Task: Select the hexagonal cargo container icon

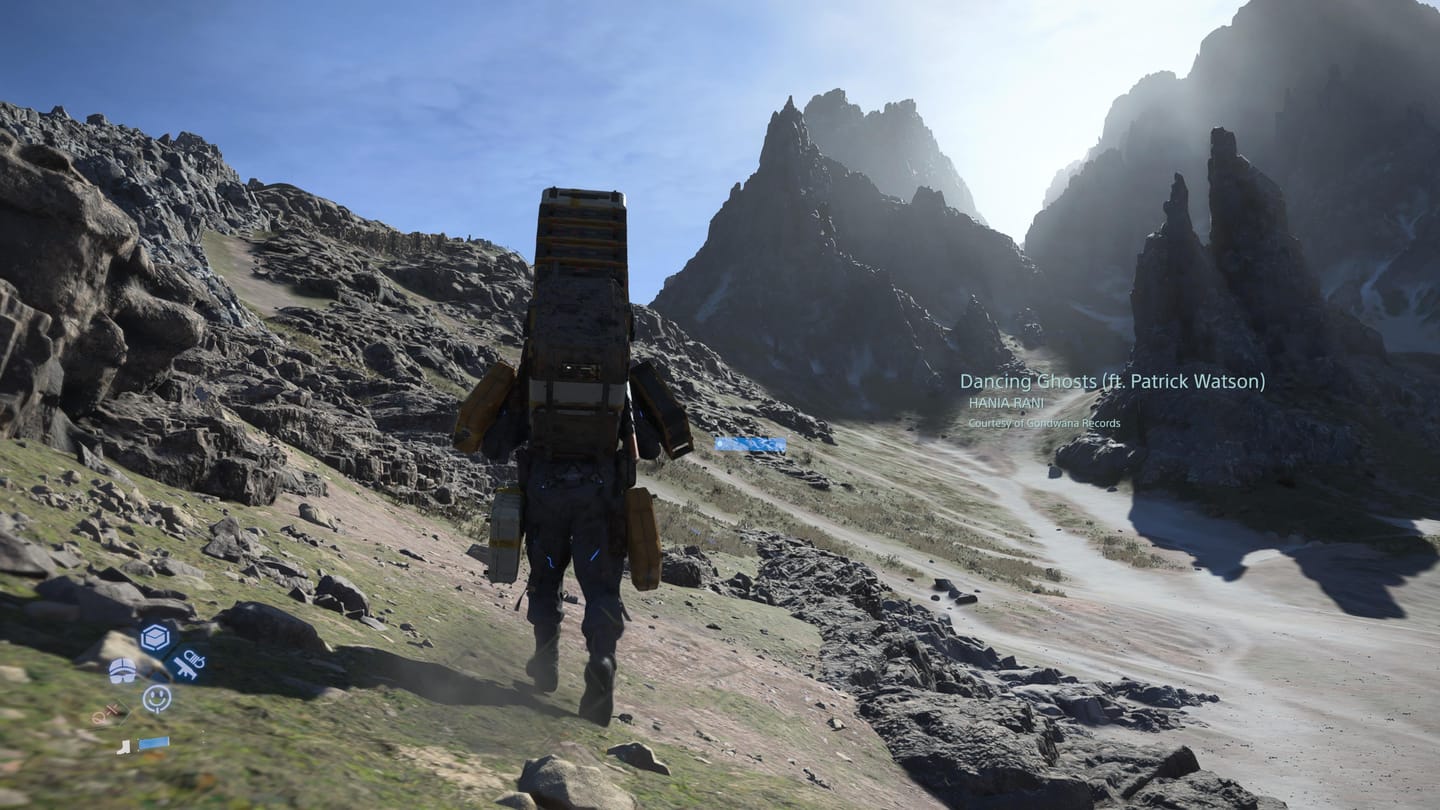Action: tap(154, 636)
